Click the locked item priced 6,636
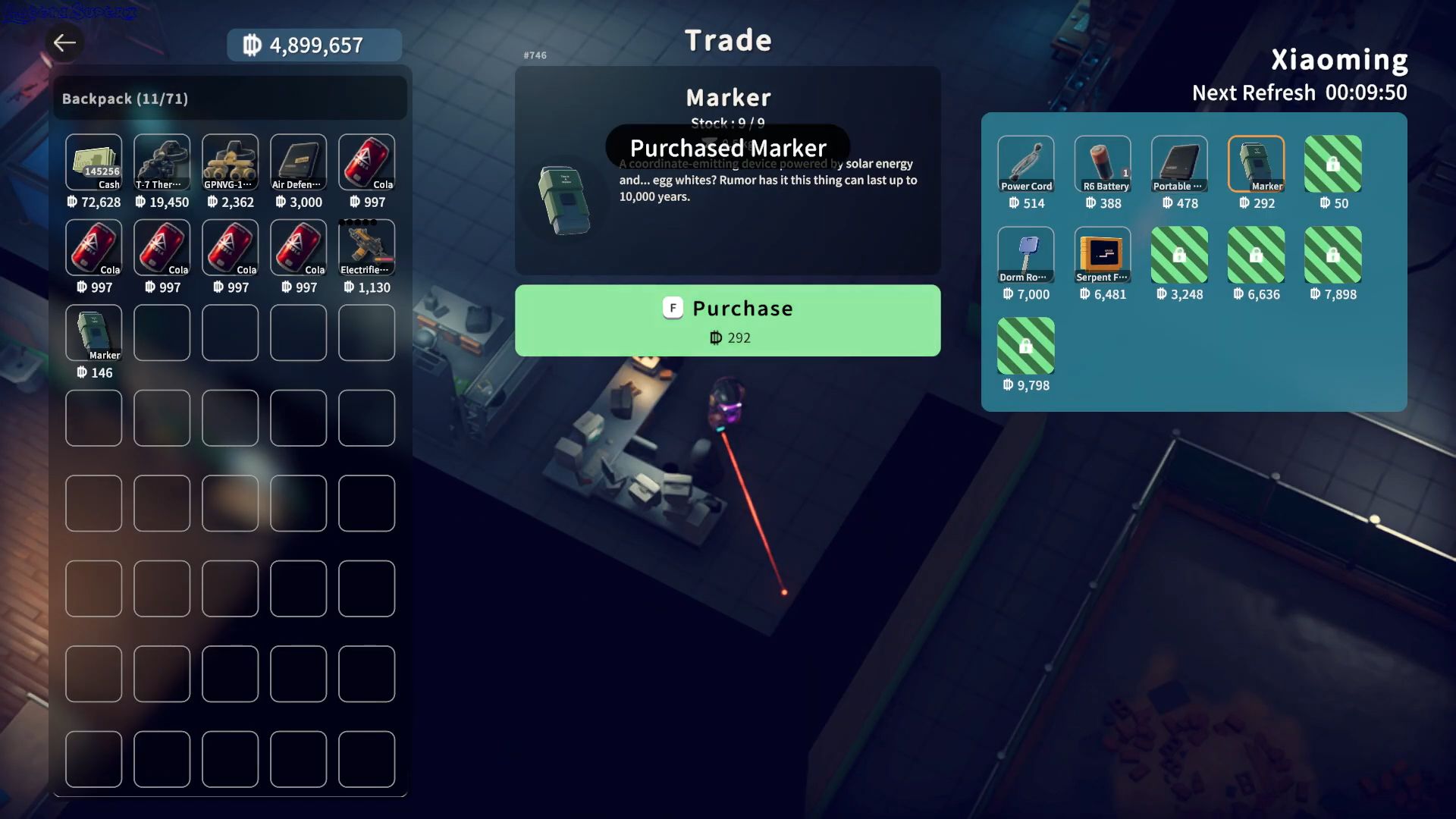The height and width of the screenshot is (819, 1456). tap(1256, 255)
